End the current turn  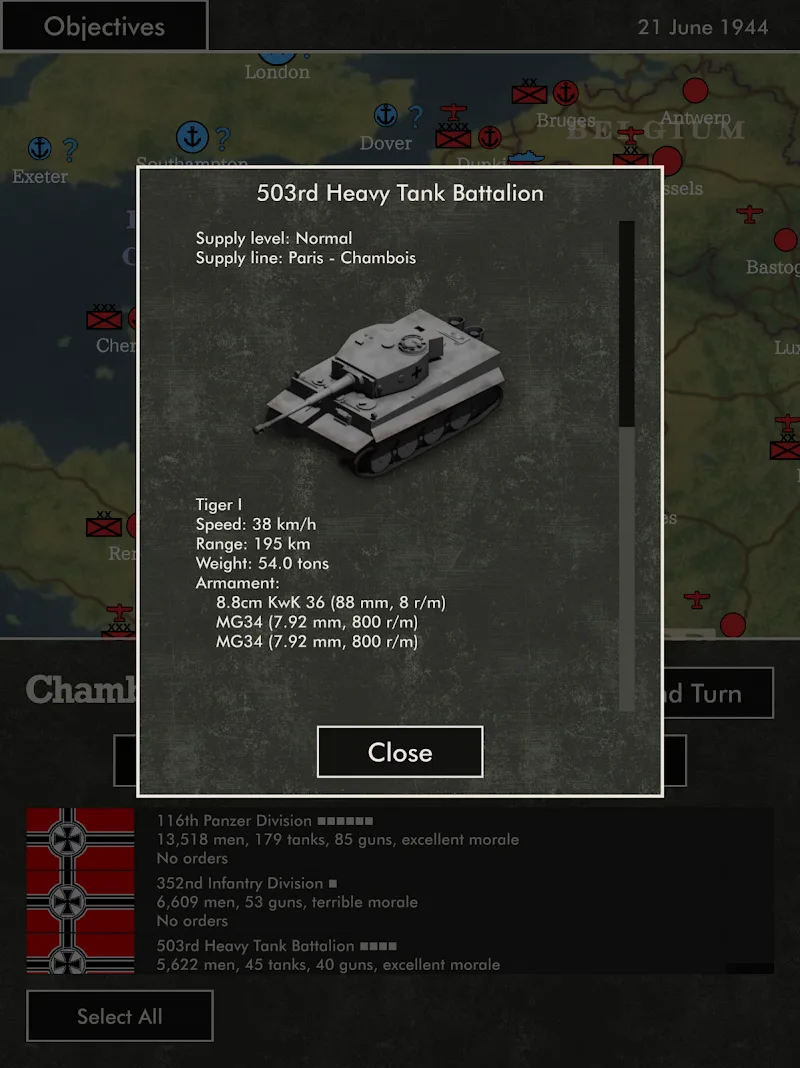click(x=718, y=693)
